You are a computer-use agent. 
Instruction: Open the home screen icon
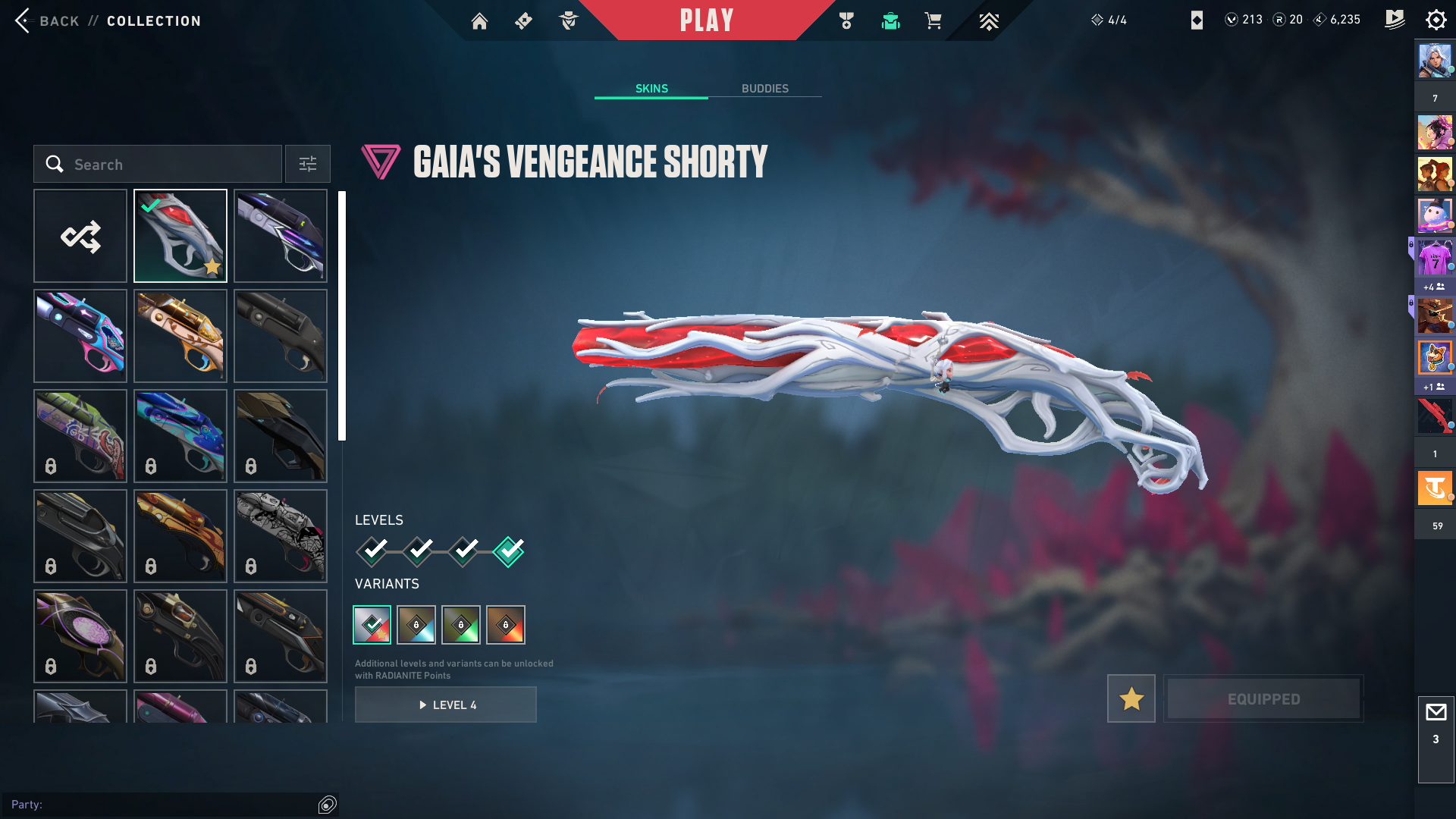(479, 21)
